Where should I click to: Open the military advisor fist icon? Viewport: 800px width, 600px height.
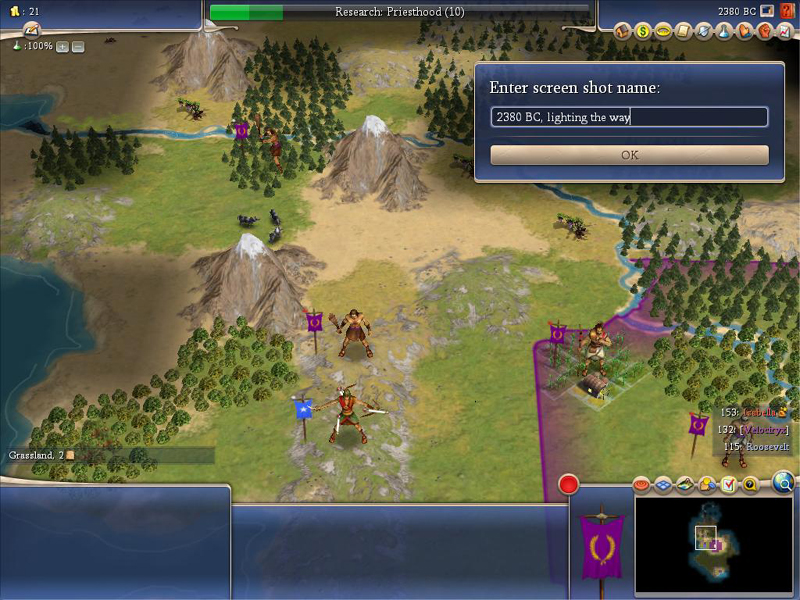pos(764,31)
